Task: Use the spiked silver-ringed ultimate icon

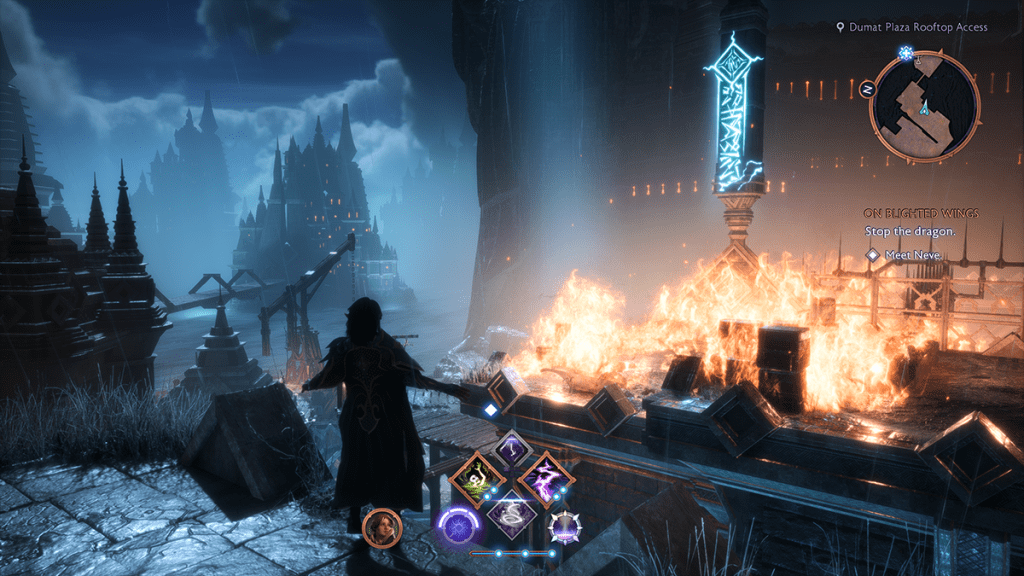Action: click(566, 526)
